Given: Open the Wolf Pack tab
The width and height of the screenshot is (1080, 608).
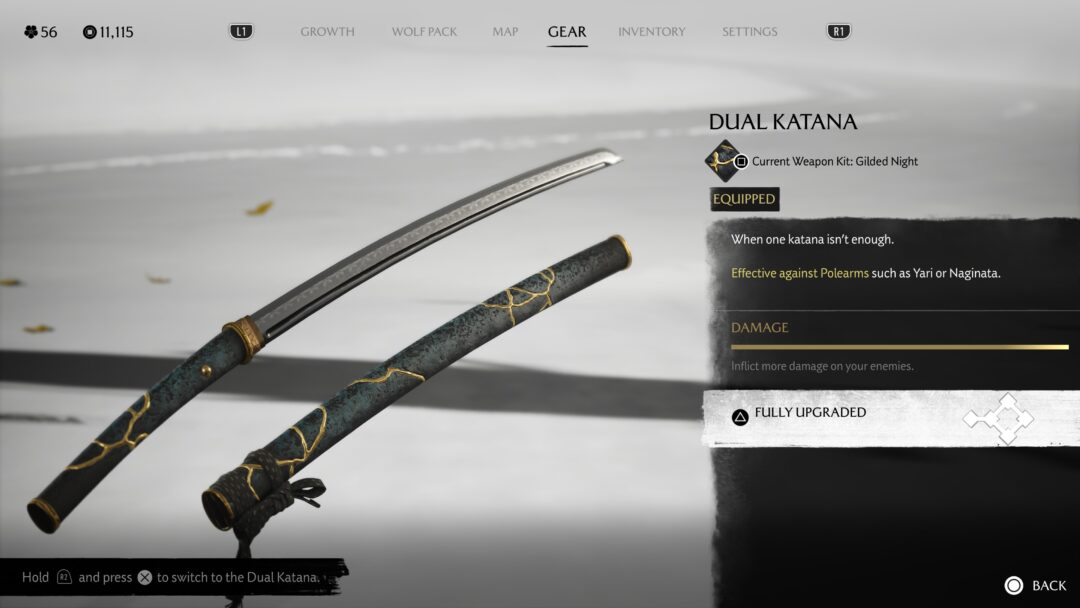Looking at the screenshot, I should click(424, 32).
